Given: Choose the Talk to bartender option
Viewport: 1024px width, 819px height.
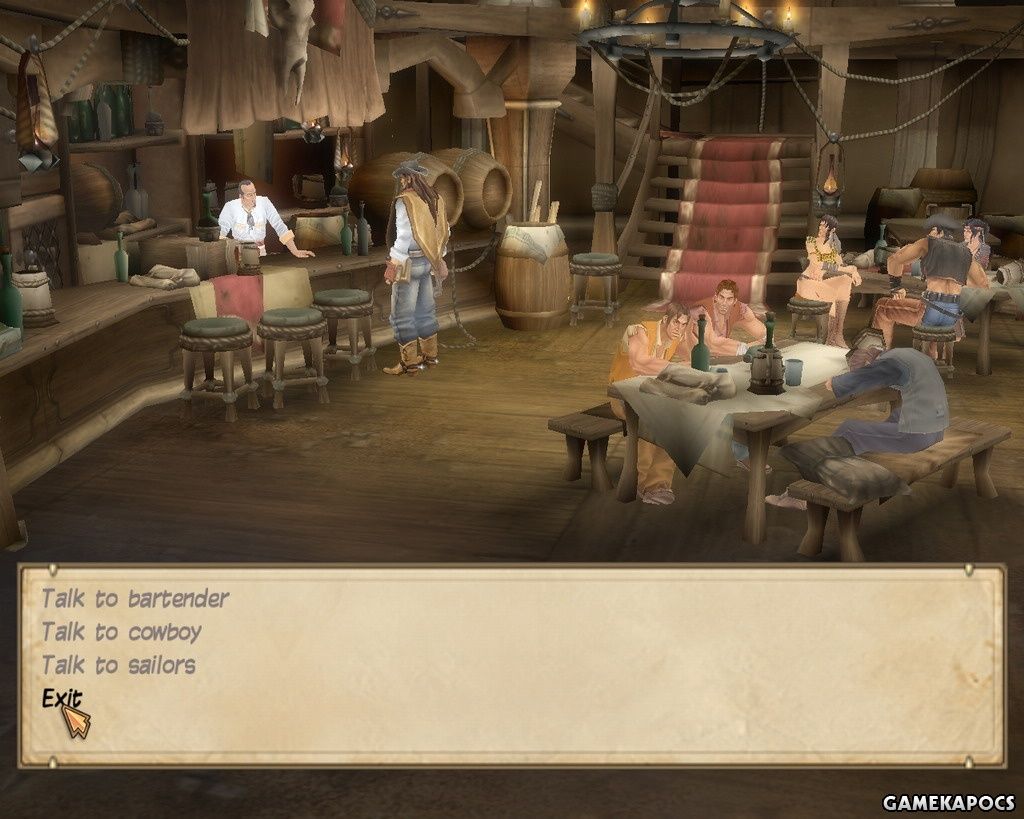Looking at the screenshot, I should [135, 599].
